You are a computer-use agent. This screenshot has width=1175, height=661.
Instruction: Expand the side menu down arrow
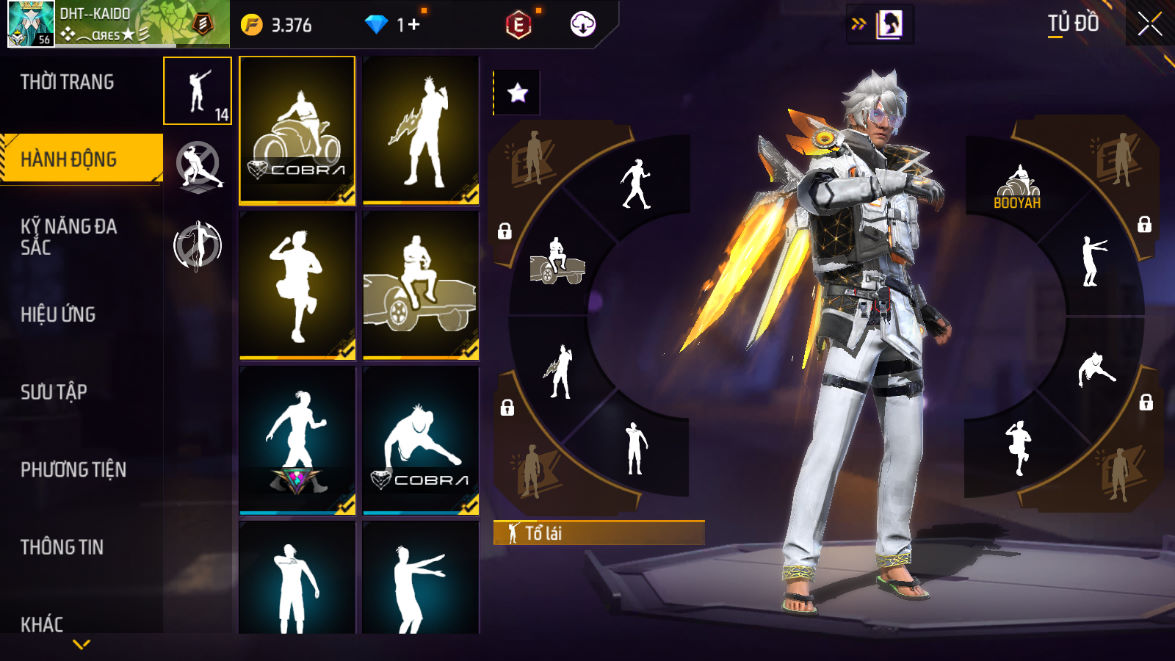point(82,644)
